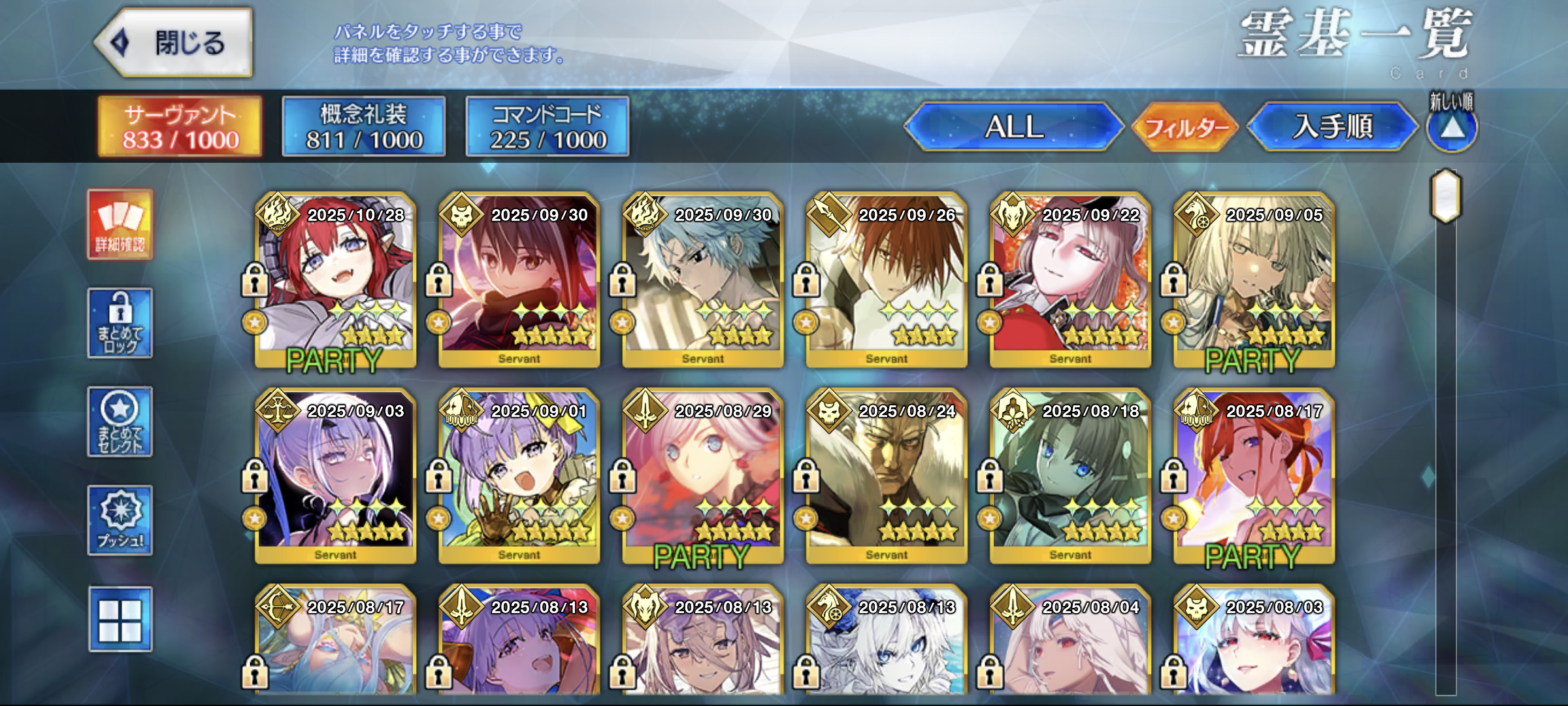Open the 概念礼装 tab
Viewport: 1568px width, 706px height.
364,127
